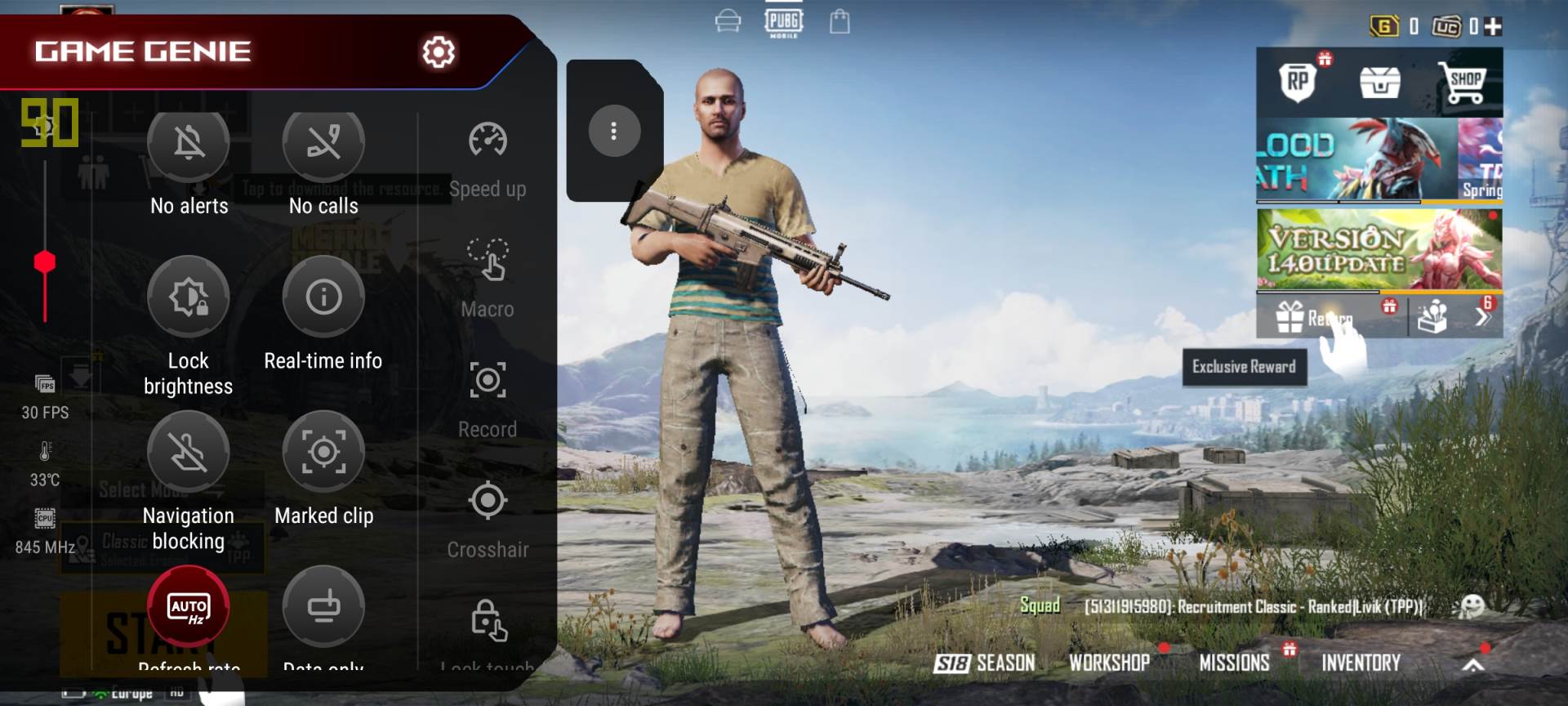
Task: Tap the AUTO Hz refresh rate button
Action: point(189,607)
